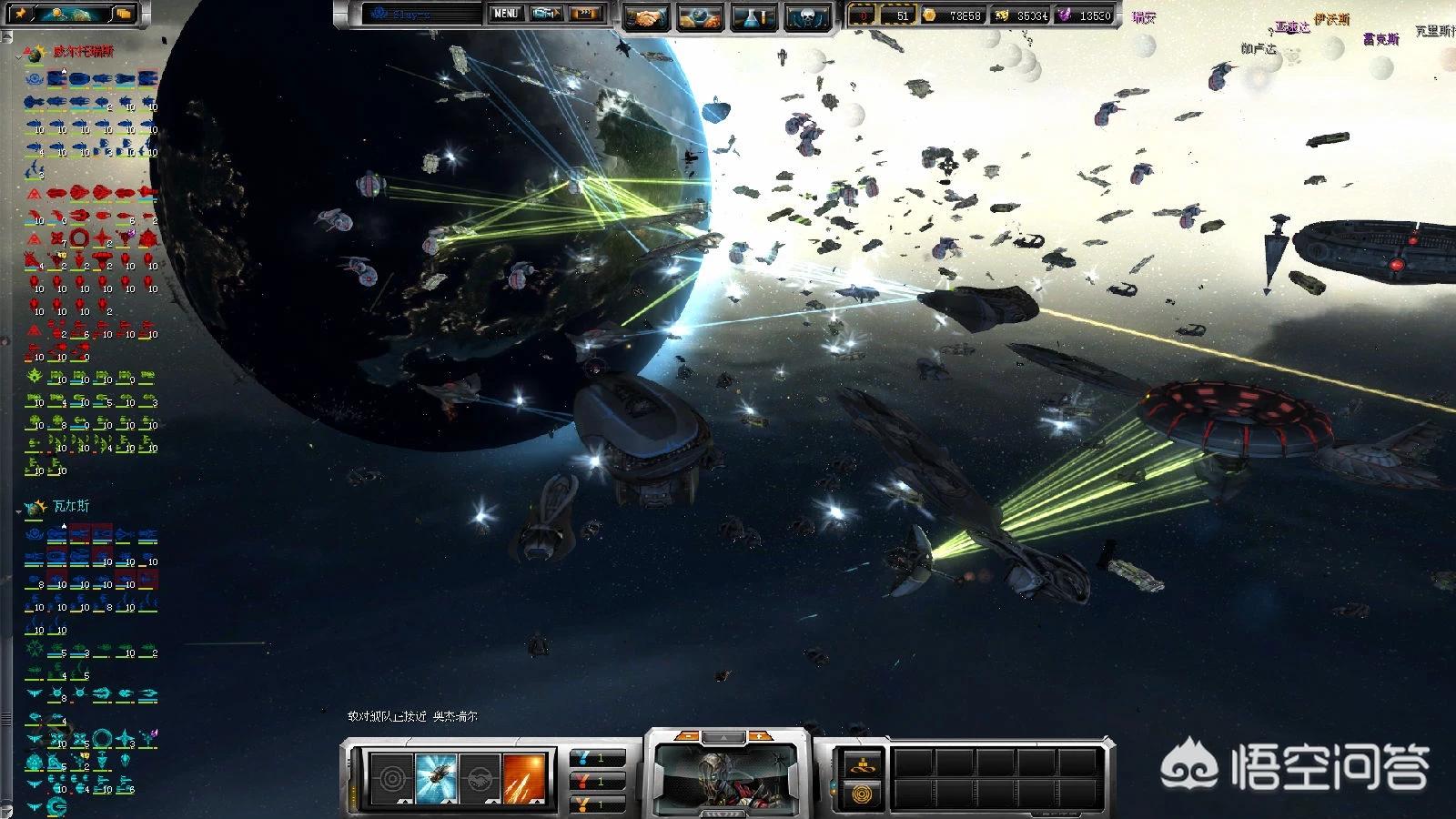This screenshot has height=819, width=1456.
Task: Select the grey target circle ability
Action: point(392,779)
